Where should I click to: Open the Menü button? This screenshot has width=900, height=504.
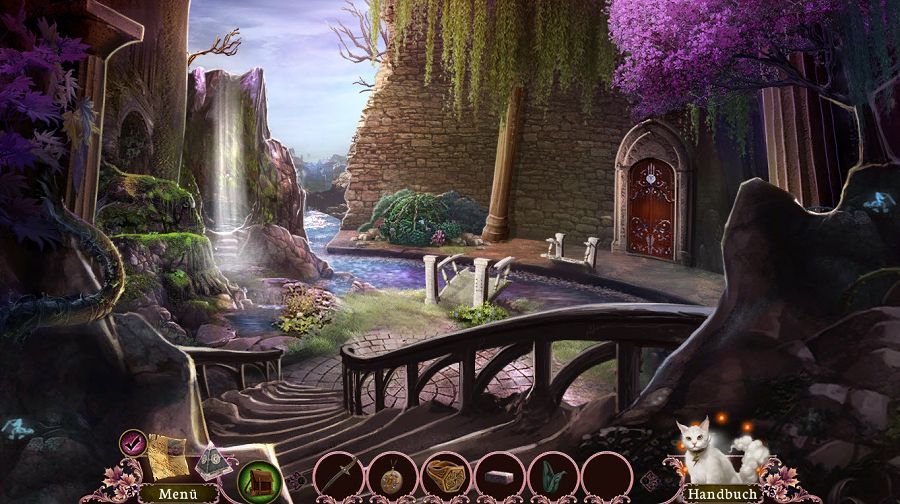click(x=162, y=493)
